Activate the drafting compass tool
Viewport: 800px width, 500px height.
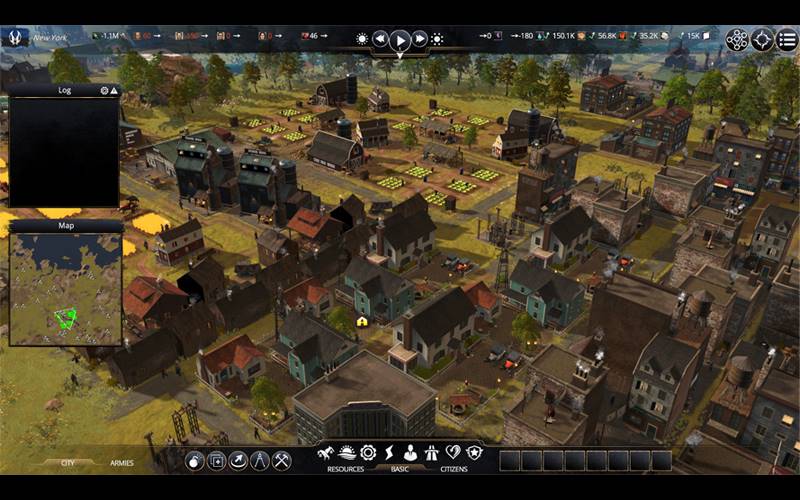260,461
